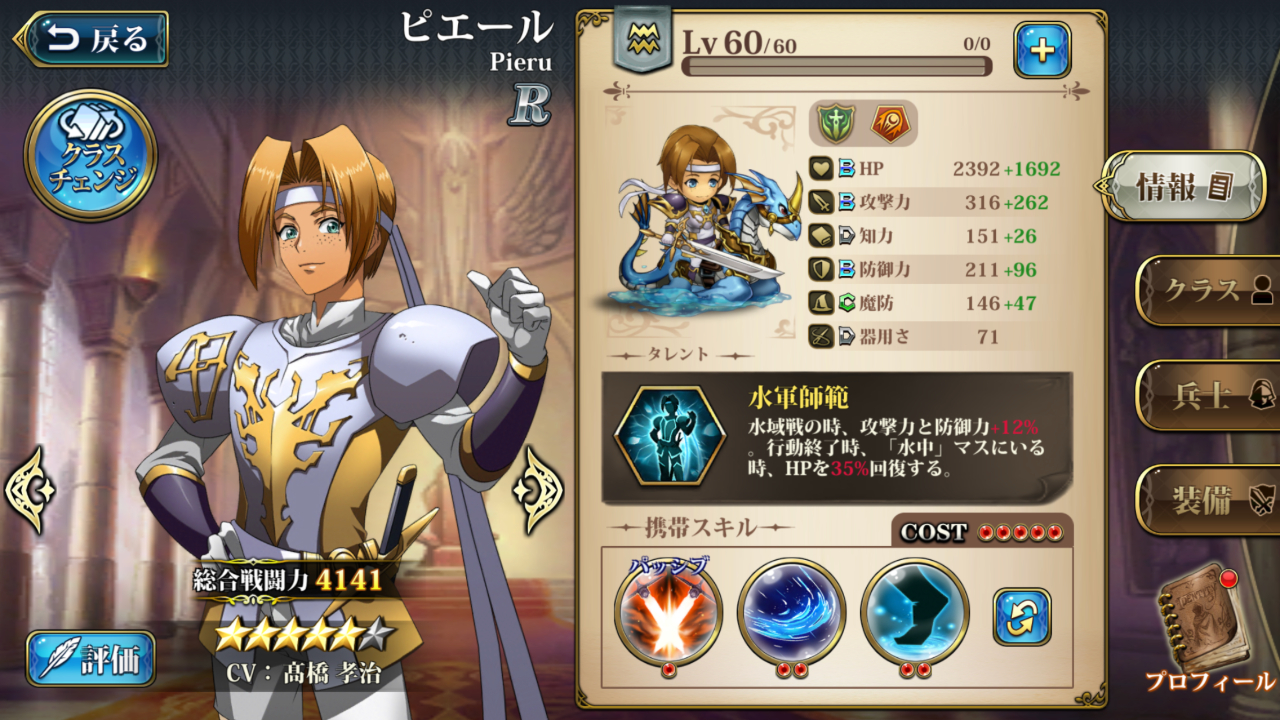This screenshot has height=720, width=1280.
Task: Select the boot silhouette skill icon
Action: (914, 611)
